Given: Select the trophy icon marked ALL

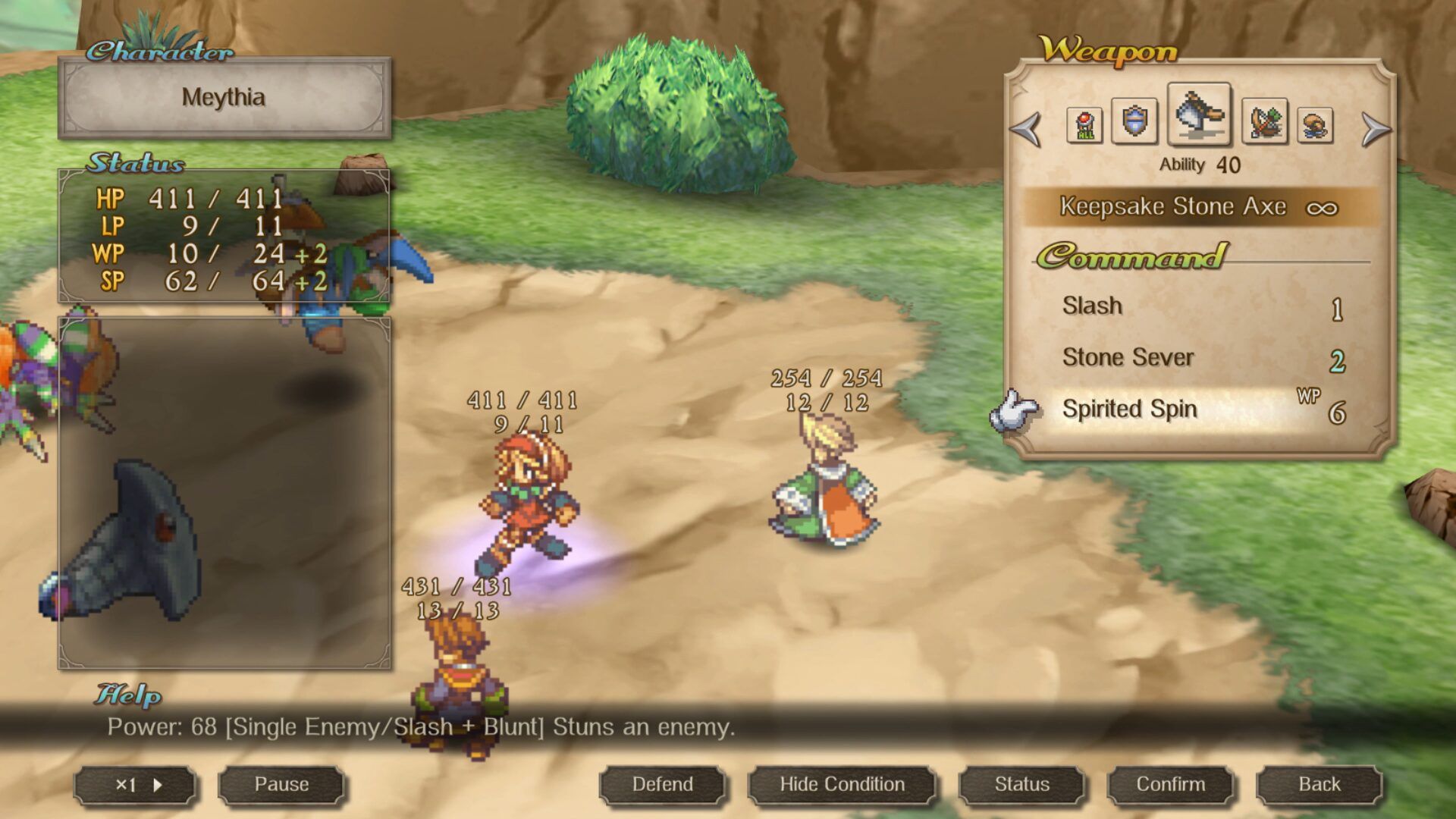Looking at the screenshot, I should (1084, 124).
